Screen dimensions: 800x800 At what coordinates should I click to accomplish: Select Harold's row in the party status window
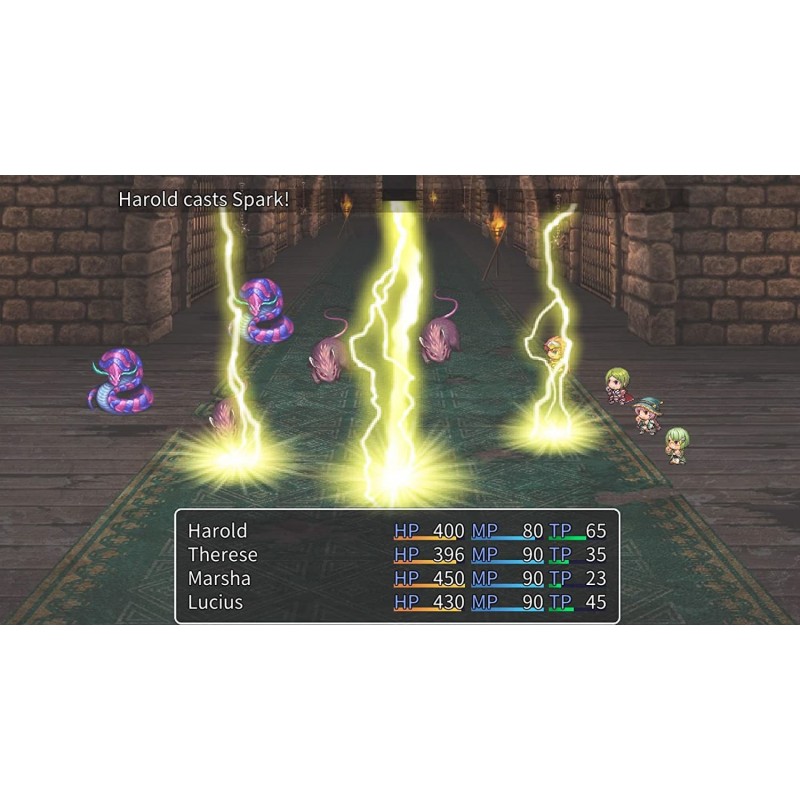click(x=396, y=531)
